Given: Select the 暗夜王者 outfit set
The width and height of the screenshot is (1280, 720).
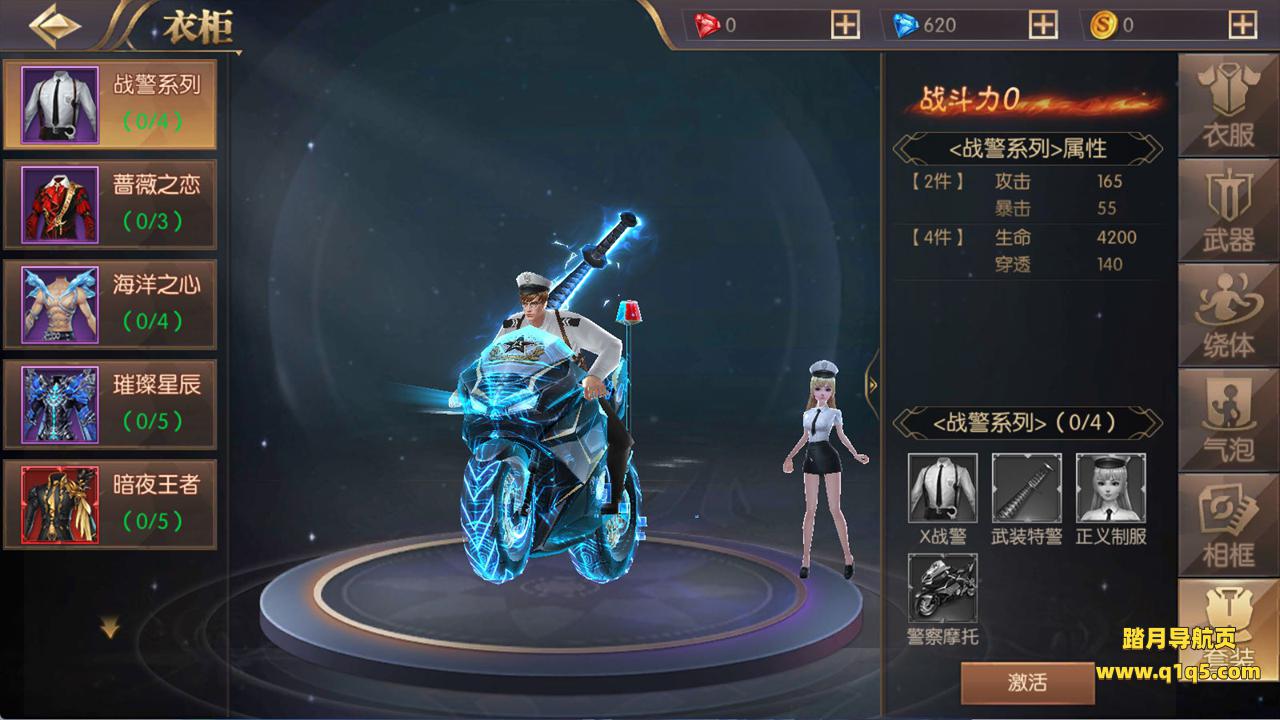Looking at the screenshot, I should click(x=109, y=504).
